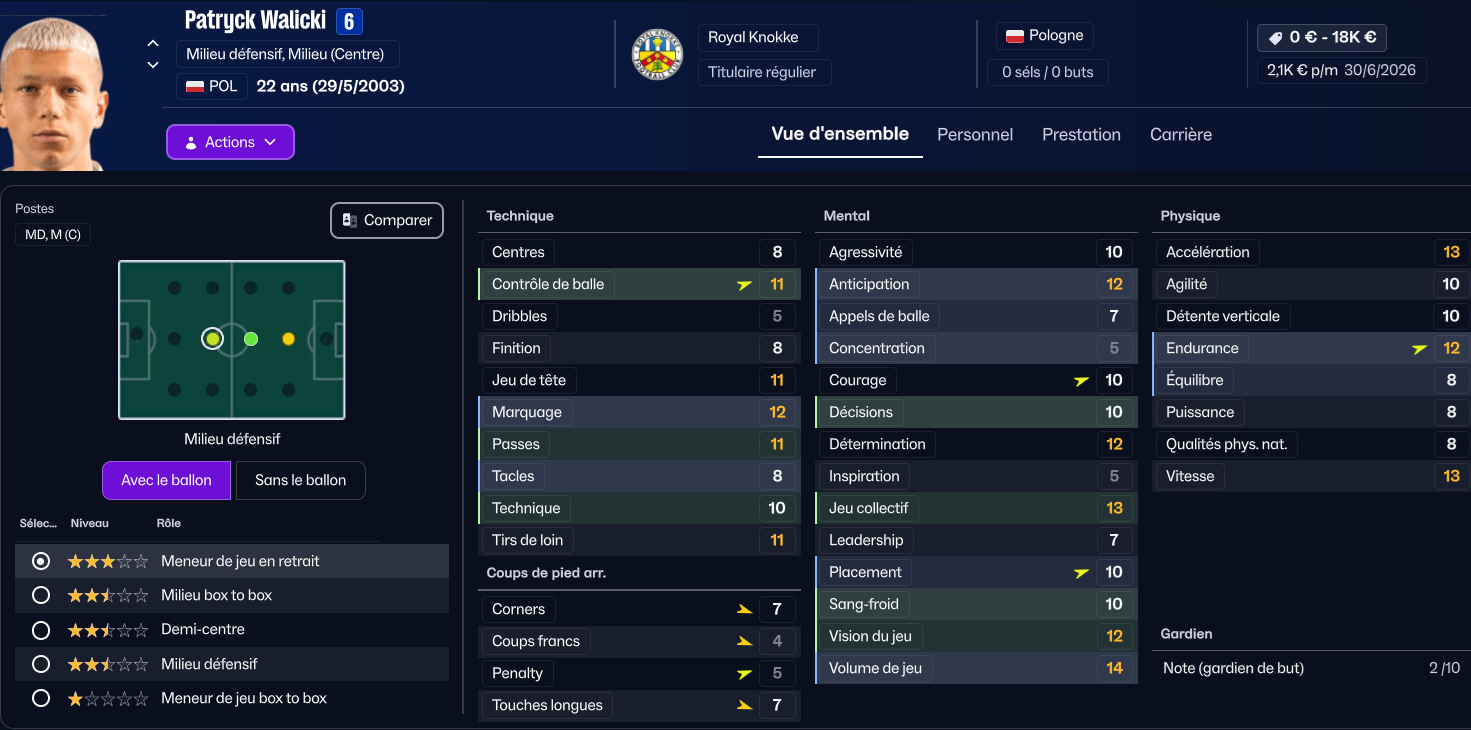Choose the Meneur de jeu en retrait role
The height and width of the screenshot is (730, 1471).
click(41, 561)
